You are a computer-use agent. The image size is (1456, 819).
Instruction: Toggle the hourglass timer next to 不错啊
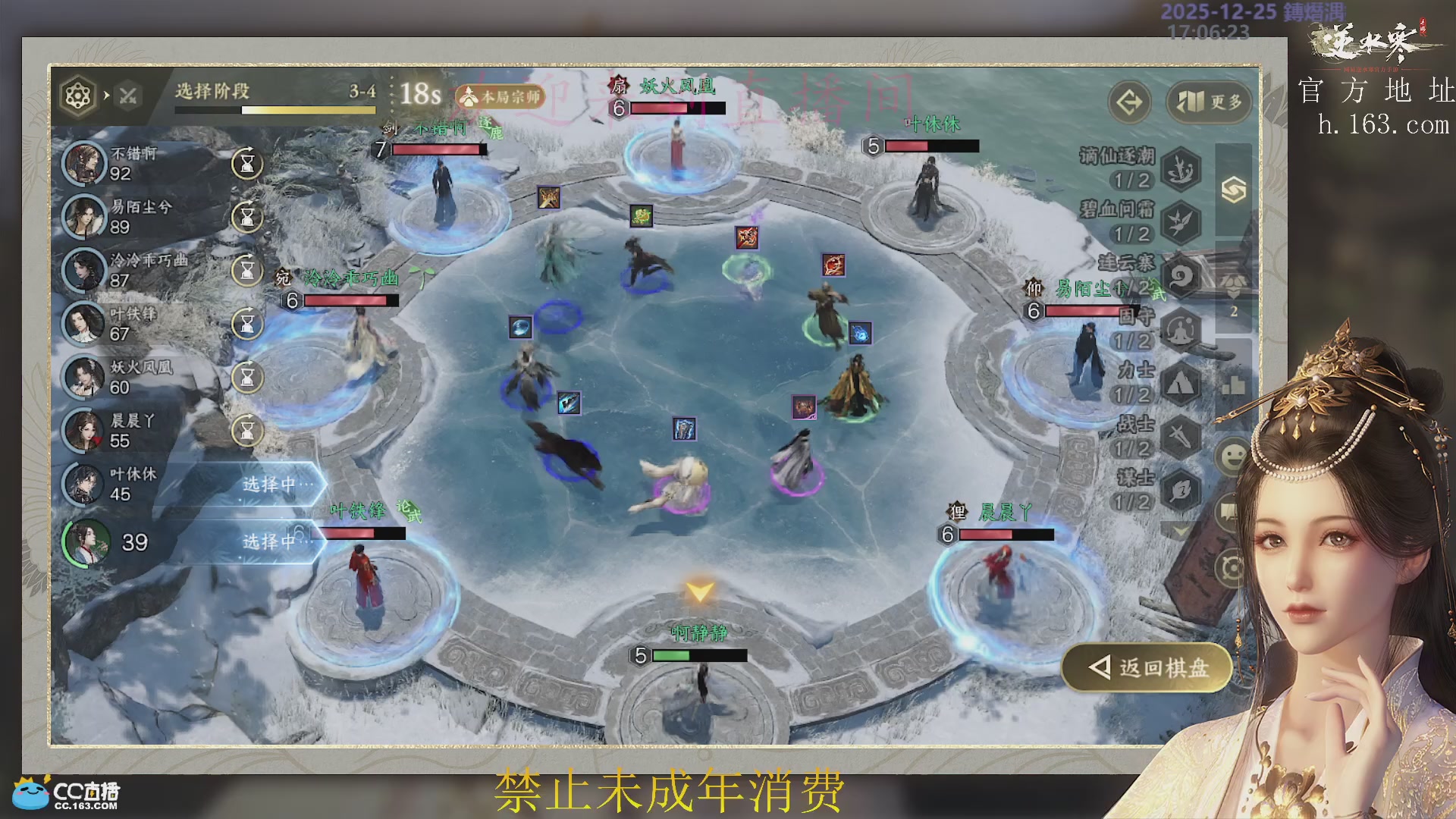(246, 165)
